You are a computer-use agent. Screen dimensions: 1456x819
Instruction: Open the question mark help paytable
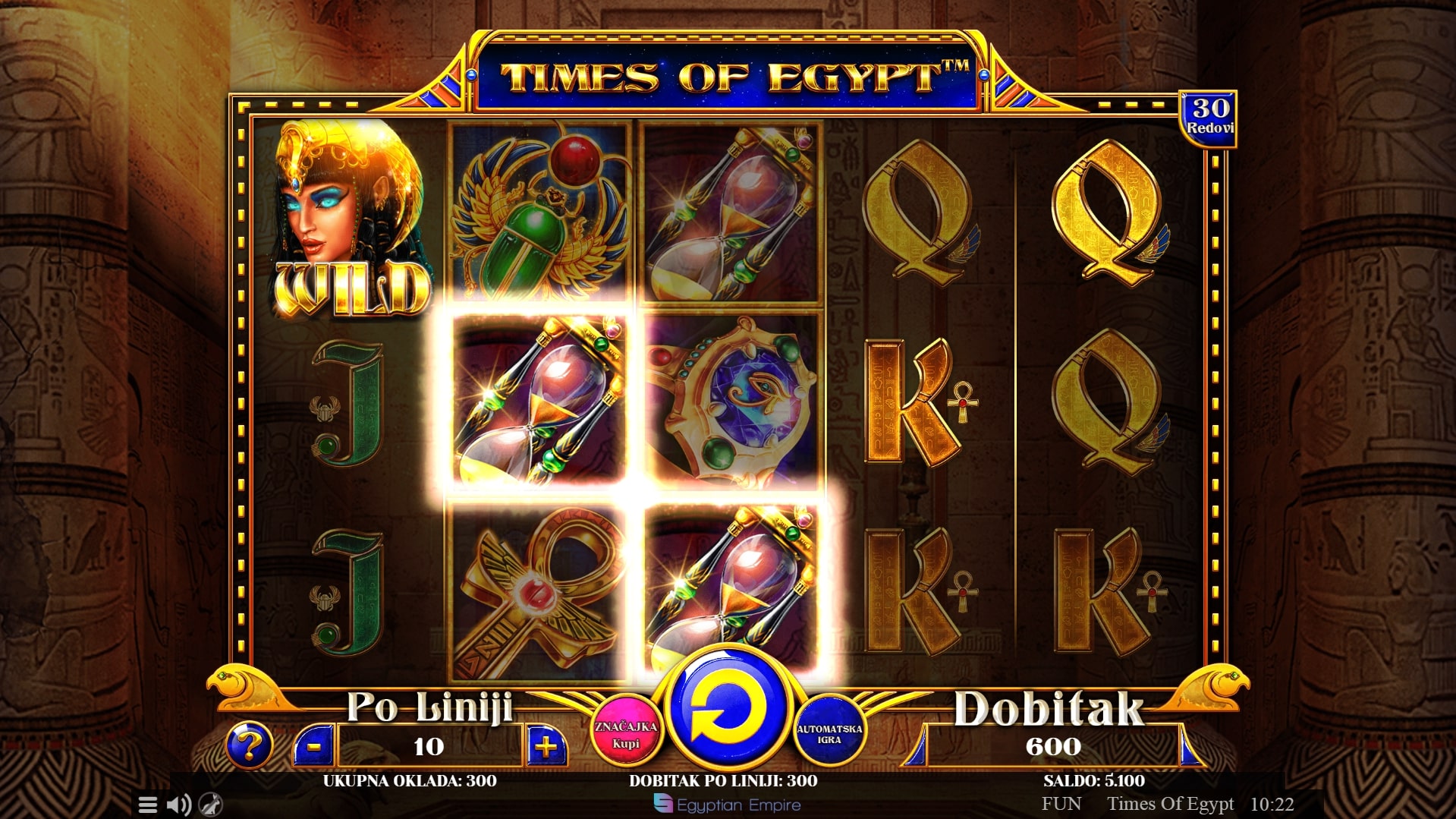pyautogui.click(x=248, y=745)
